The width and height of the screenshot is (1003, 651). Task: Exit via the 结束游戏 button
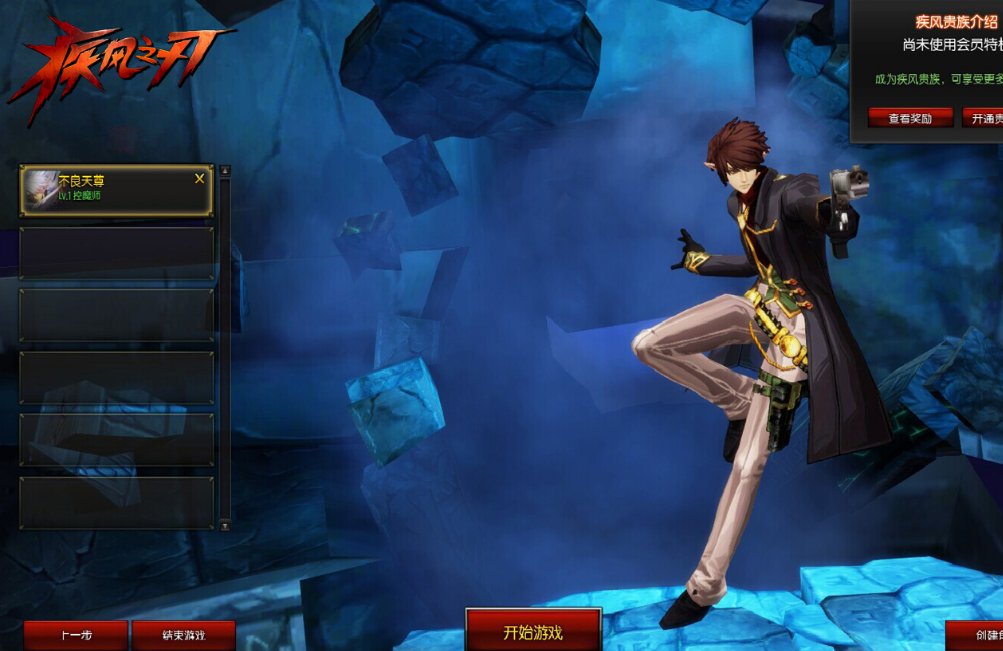click(184, 636)
